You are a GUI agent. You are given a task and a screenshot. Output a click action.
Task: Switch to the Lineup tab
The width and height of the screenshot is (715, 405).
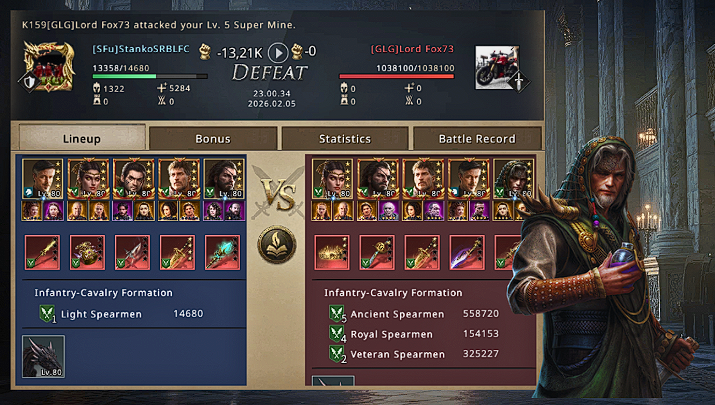pos(82,138)
